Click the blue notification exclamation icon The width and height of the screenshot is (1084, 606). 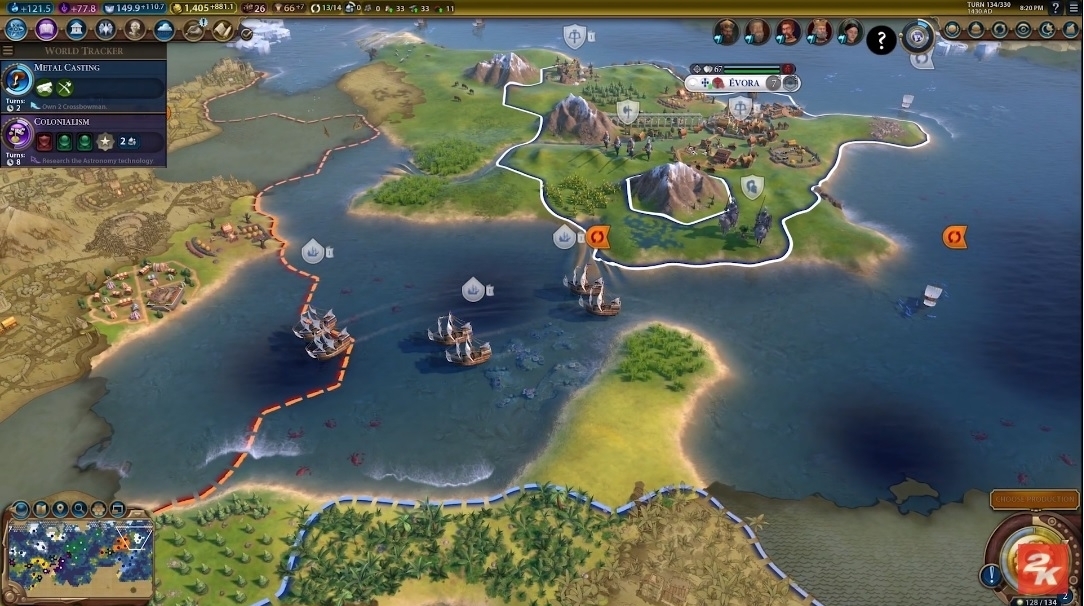pos(991,574)
